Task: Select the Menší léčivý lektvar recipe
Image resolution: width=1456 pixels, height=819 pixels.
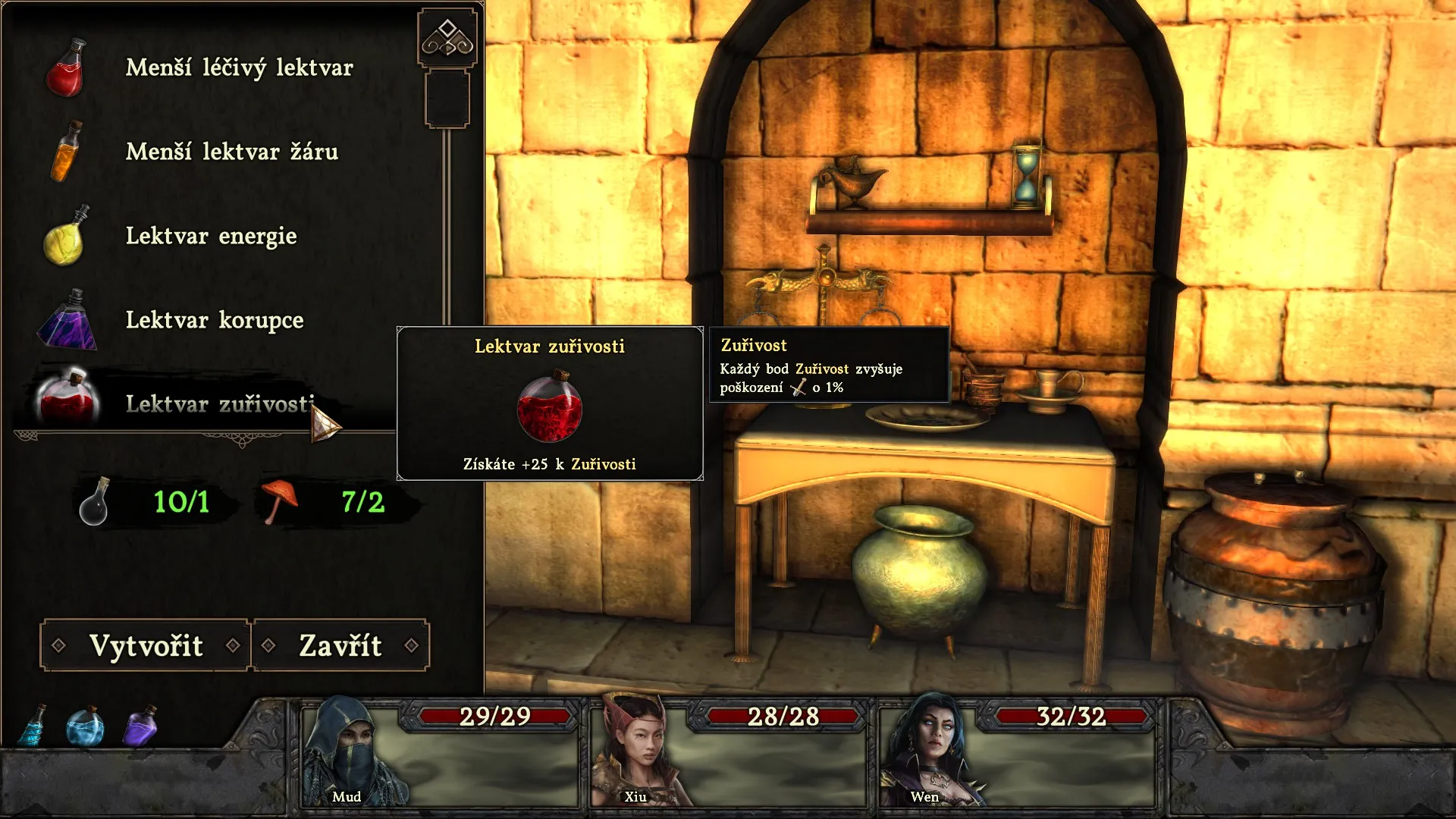Action: pyautogui.click(x=238, y=68)
